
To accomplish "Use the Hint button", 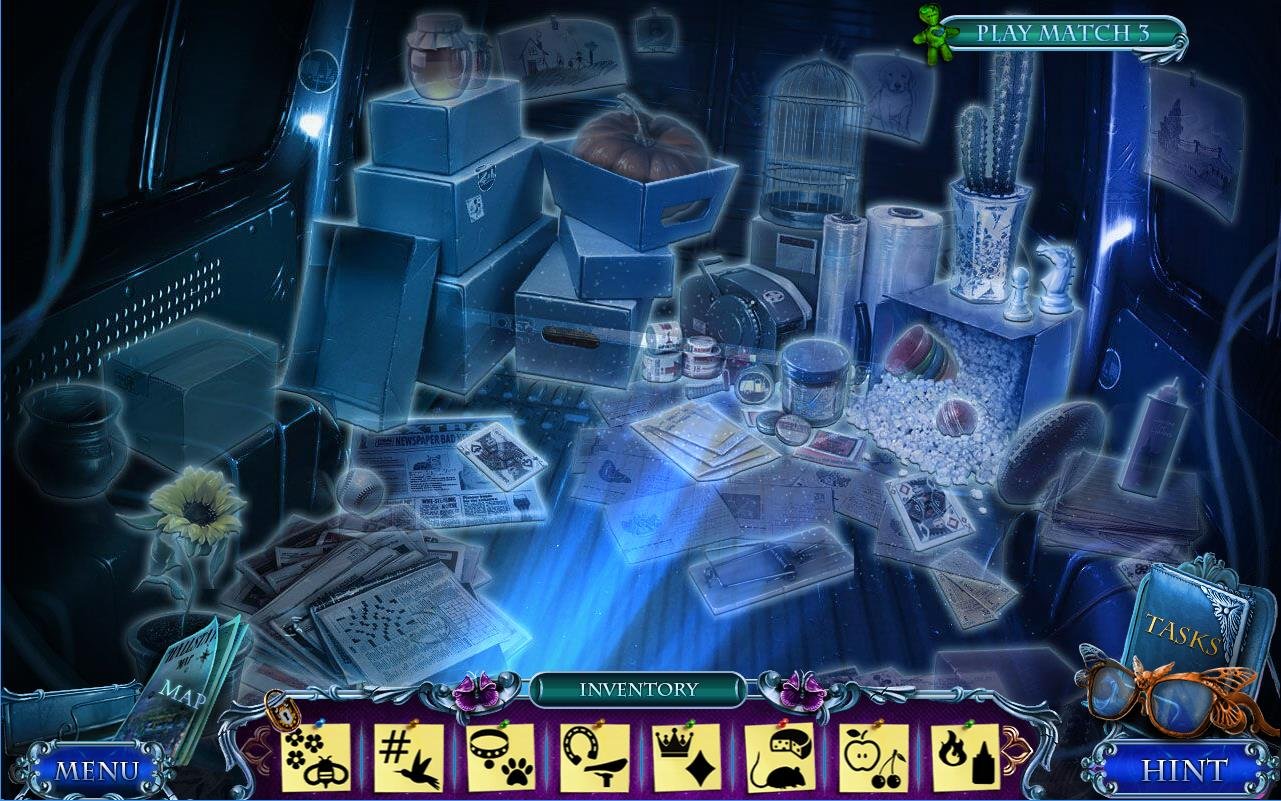I will [1184, 770].
